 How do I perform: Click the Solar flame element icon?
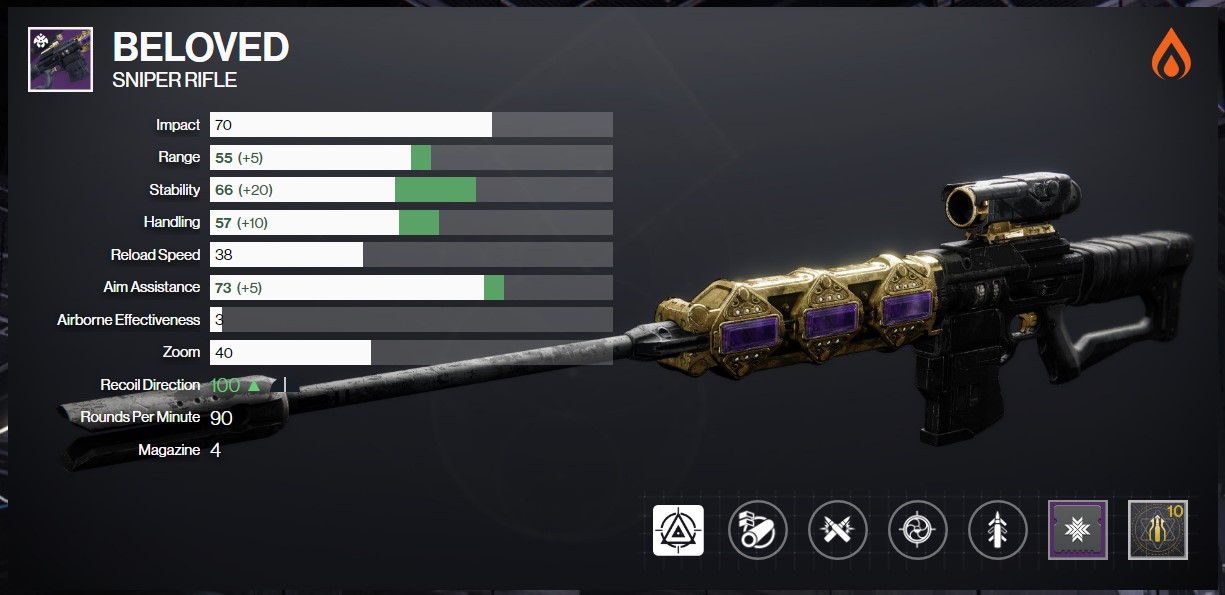1171,56
